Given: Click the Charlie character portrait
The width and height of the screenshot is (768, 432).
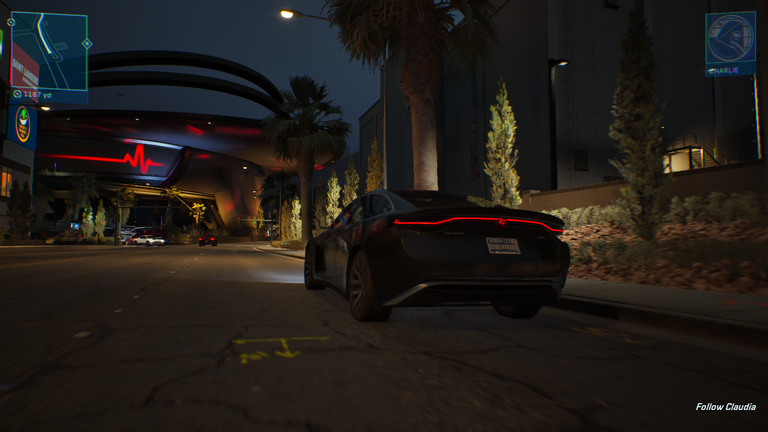Looking at the screenshot, I should coord(730,39).
